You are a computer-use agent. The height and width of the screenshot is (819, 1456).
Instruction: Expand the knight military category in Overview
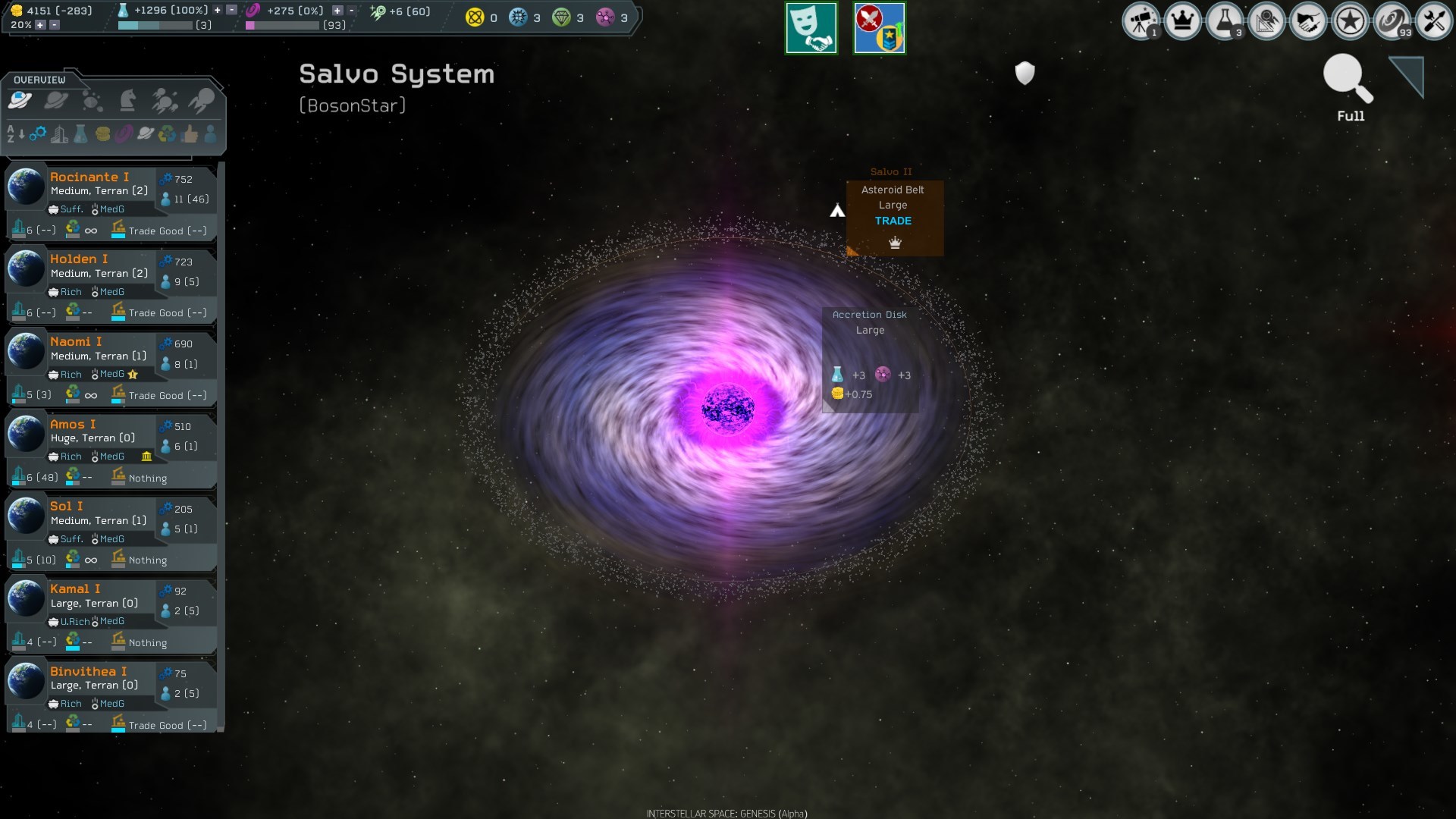(x=129, y=99)
